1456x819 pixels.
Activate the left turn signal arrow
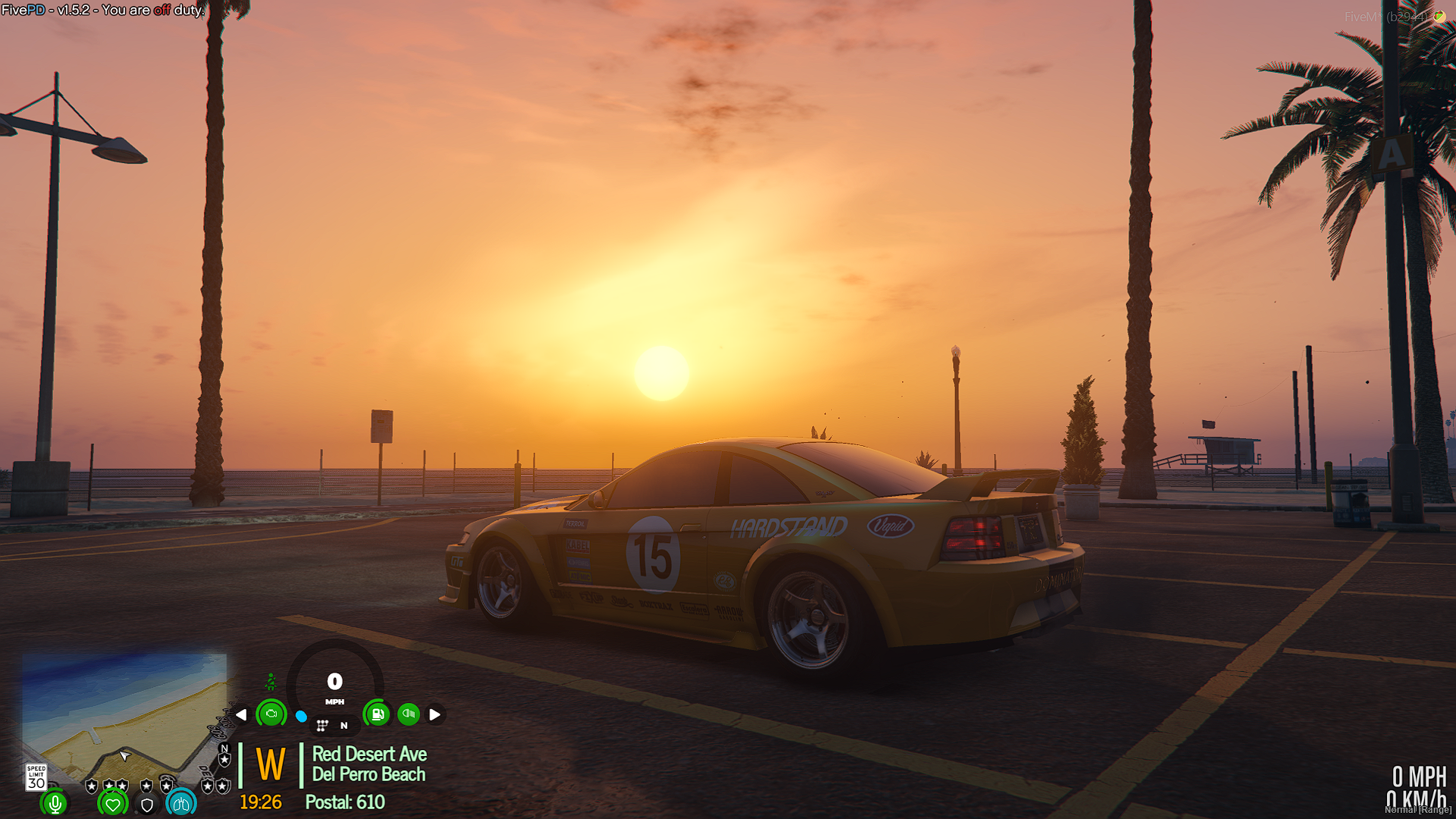241,714
